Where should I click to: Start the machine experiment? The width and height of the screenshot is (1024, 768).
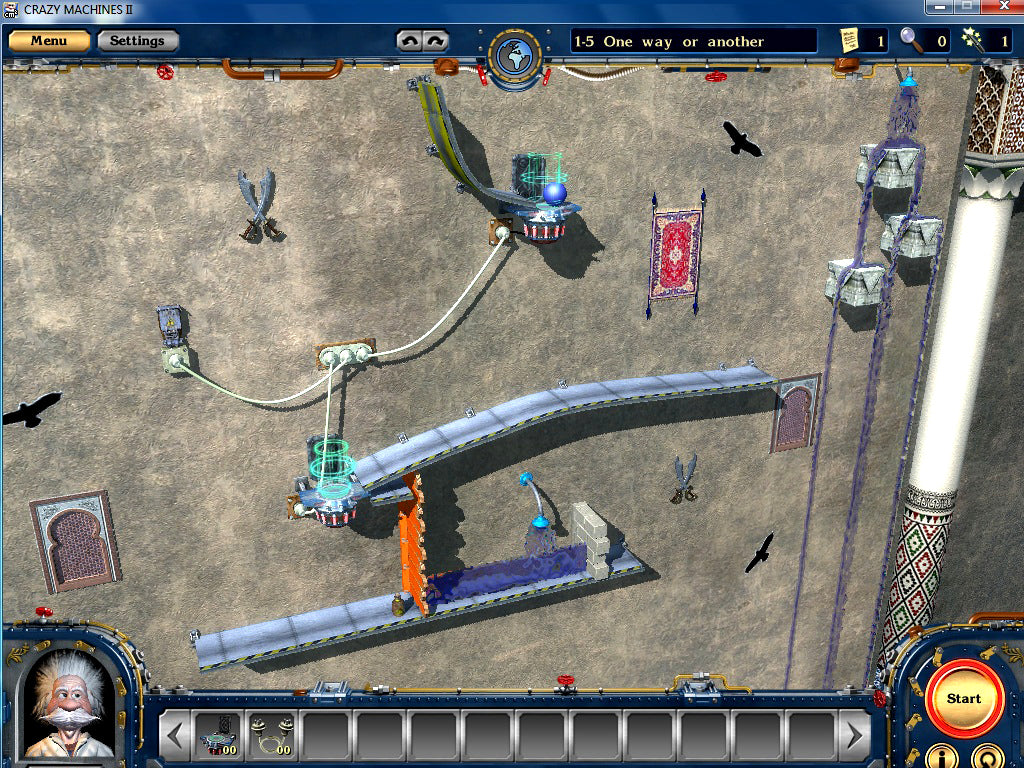(x=963, y=698)
